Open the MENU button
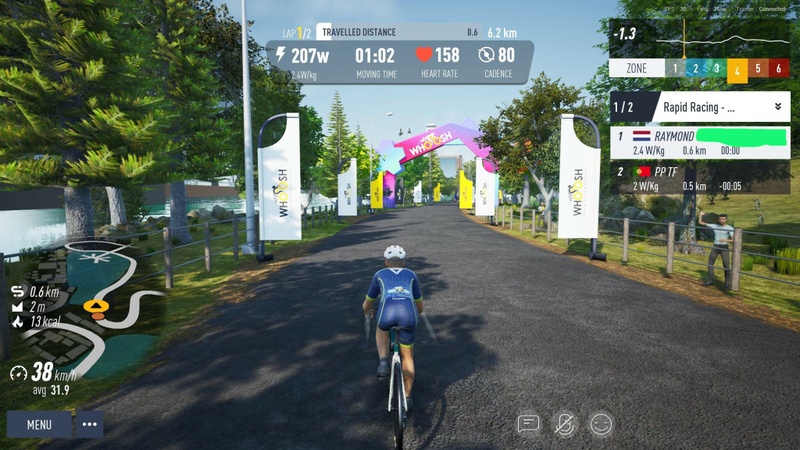Image resolution: width=800 pixels, height=450 pixels. 39,424
